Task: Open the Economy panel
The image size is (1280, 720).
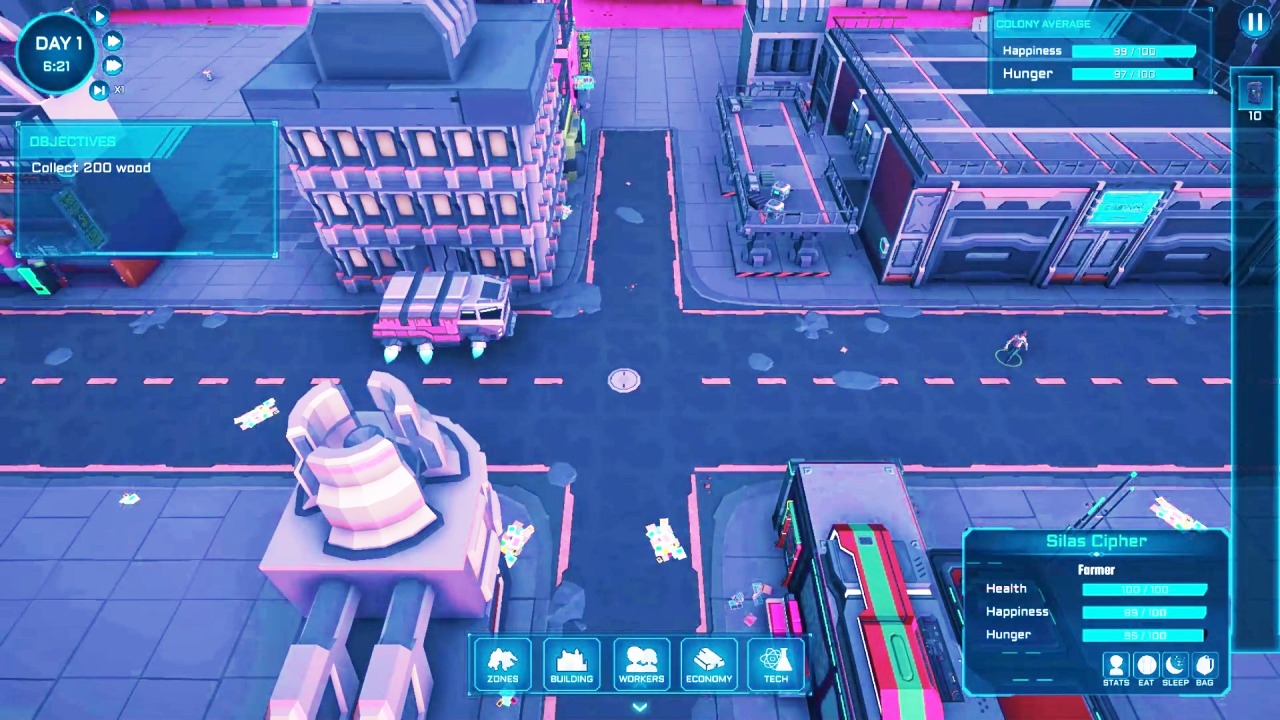Action: click(x=708, y=663)
